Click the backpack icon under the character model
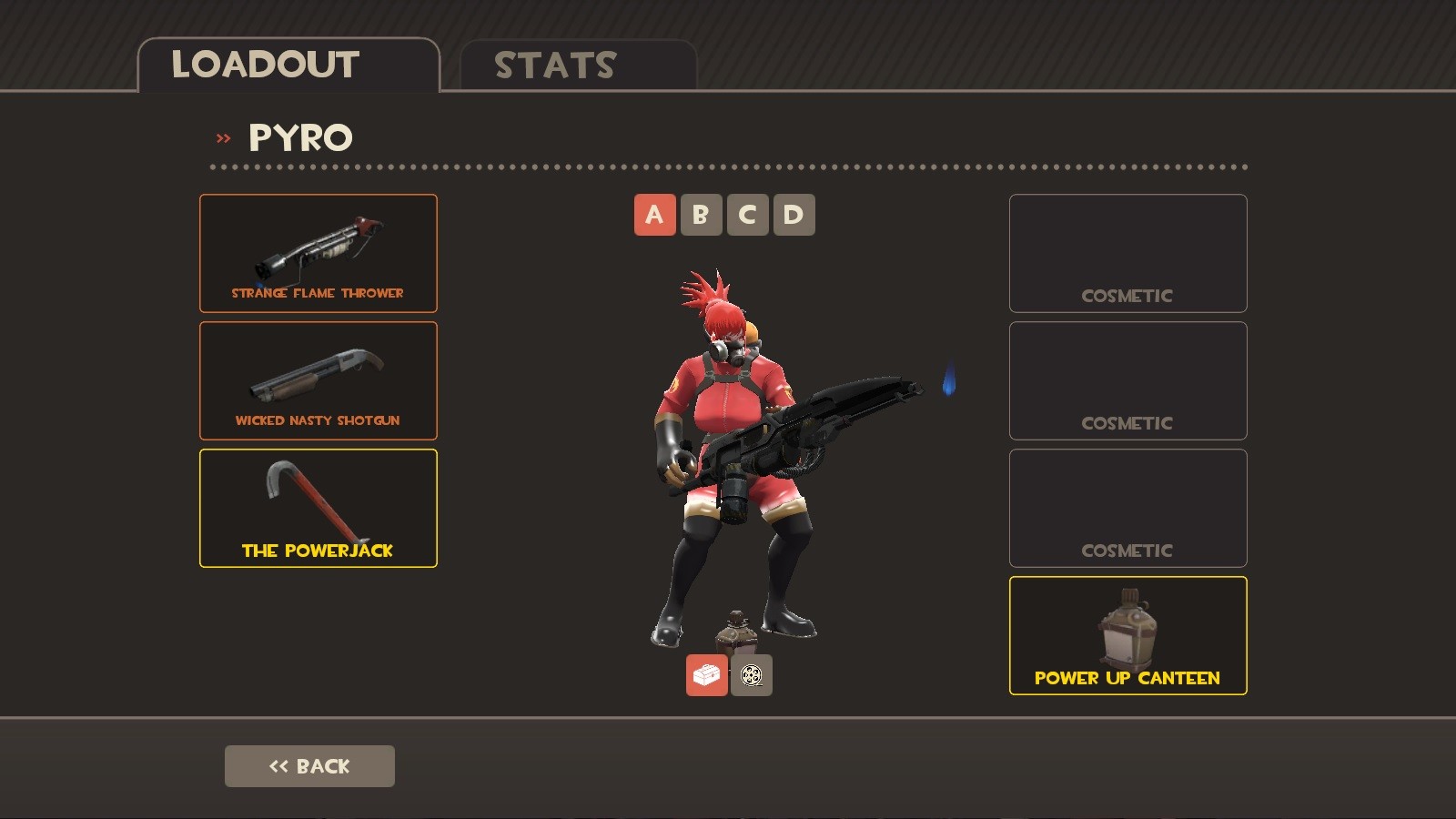The image size is (1456, 819). (706, 676)
